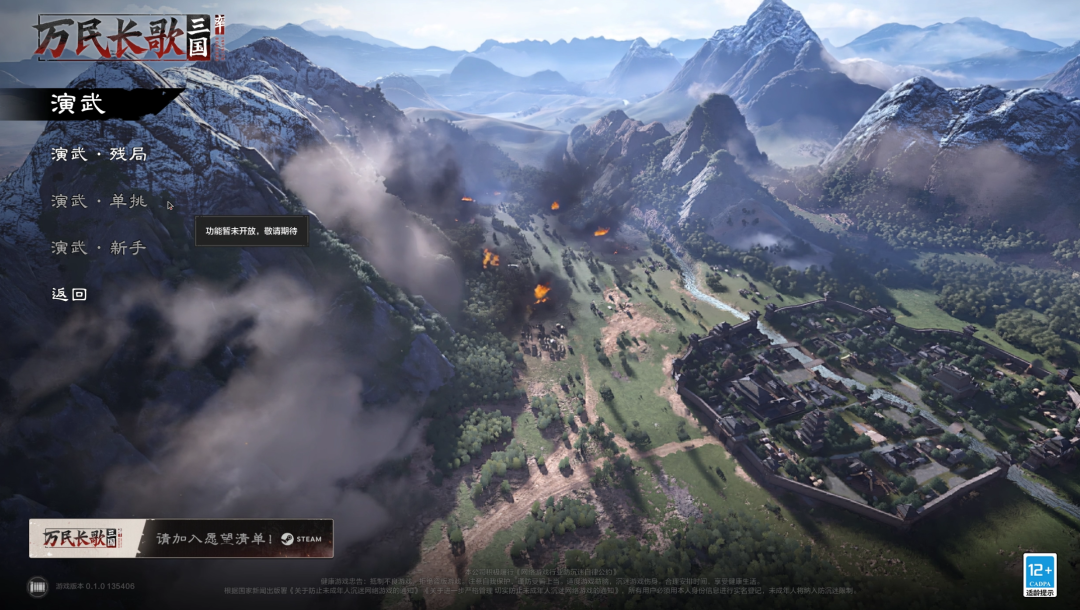Choose the 演武·新手 tutorial mode

click(99, 248)
